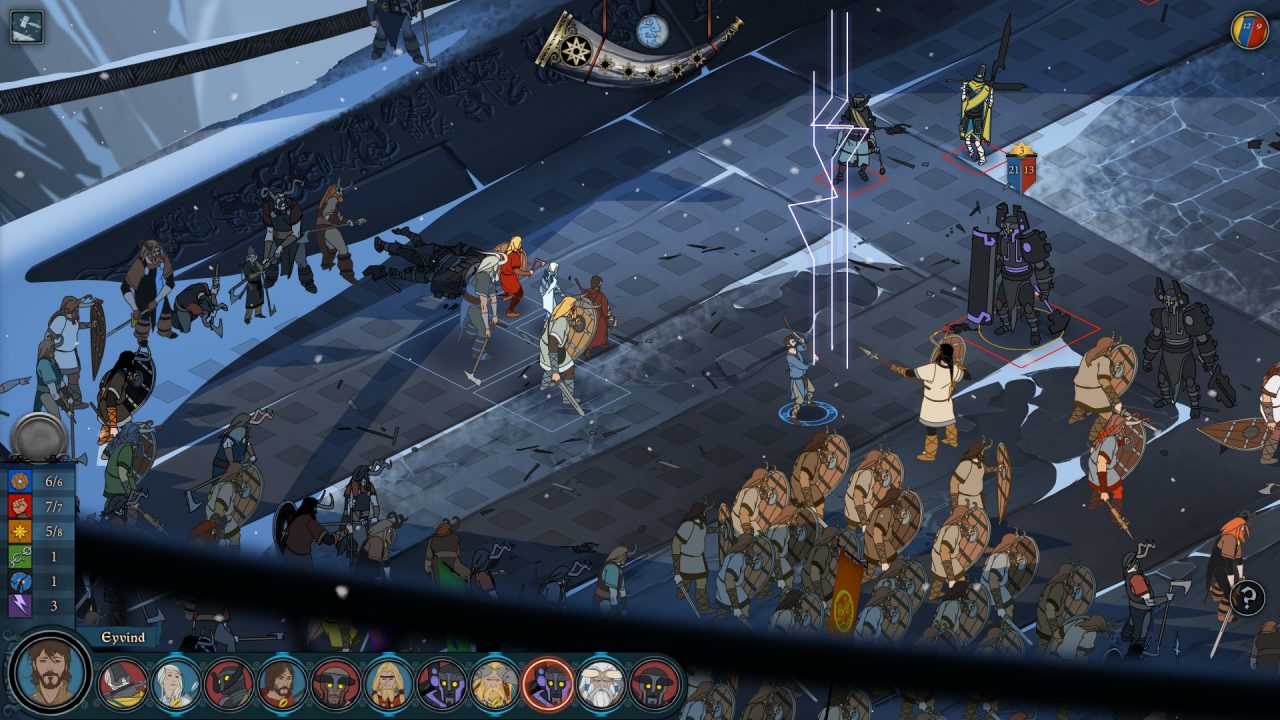The height and width of the screenshot is (720, 1280).
Task: Click the red and blue shield emblem
Action: (1249, 30)
